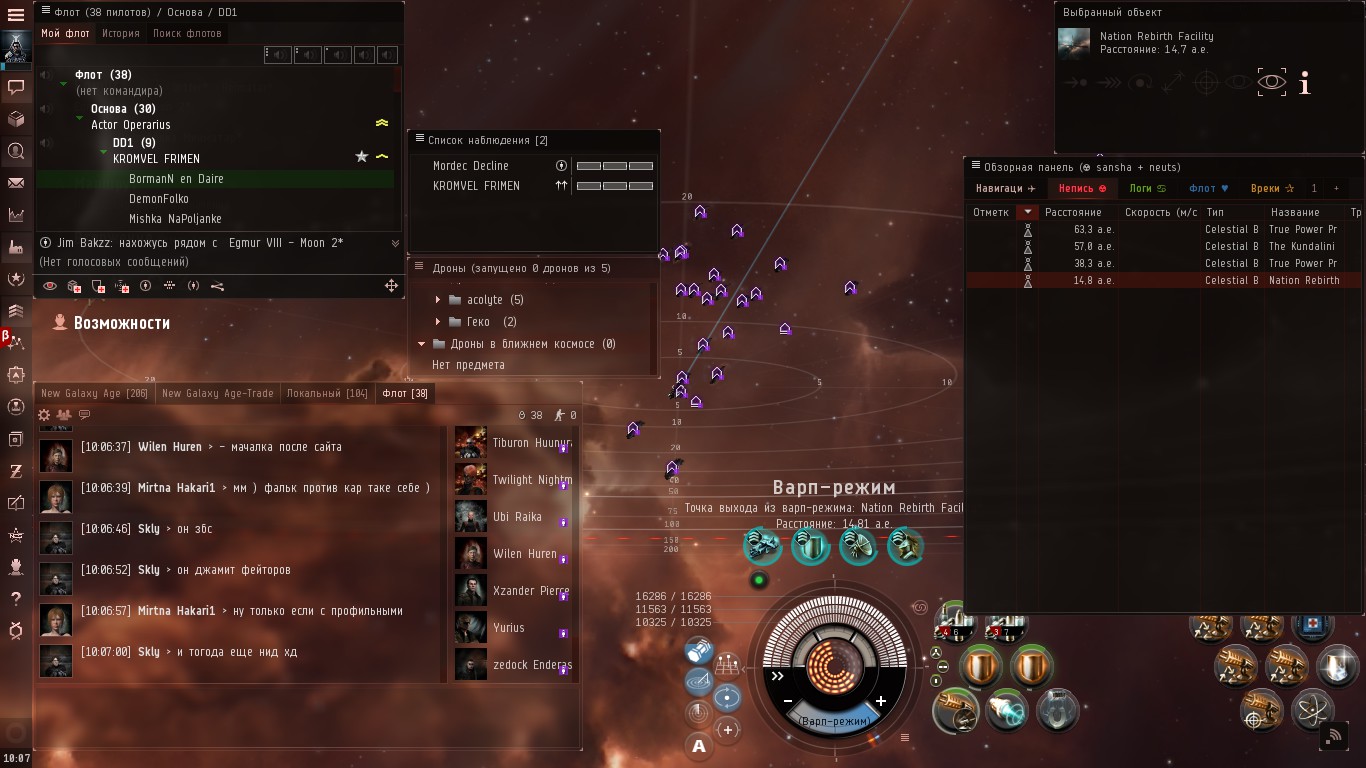The image size is (1366, 768).
Task: Click the Broadcast Target eye icon in fleet window
Action: [x=48, y=287]
